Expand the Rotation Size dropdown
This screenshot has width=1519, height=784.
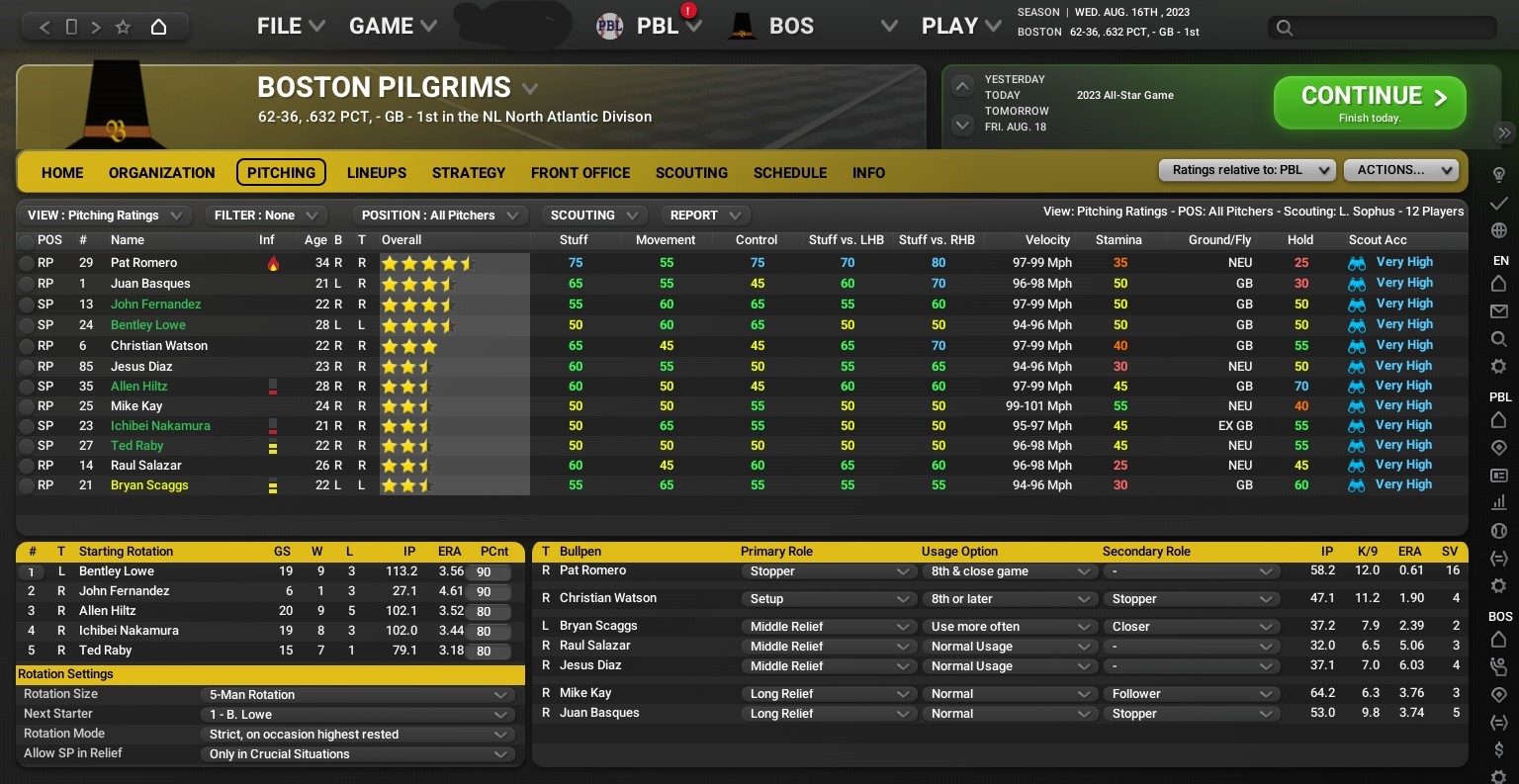[x=357, y=694]
